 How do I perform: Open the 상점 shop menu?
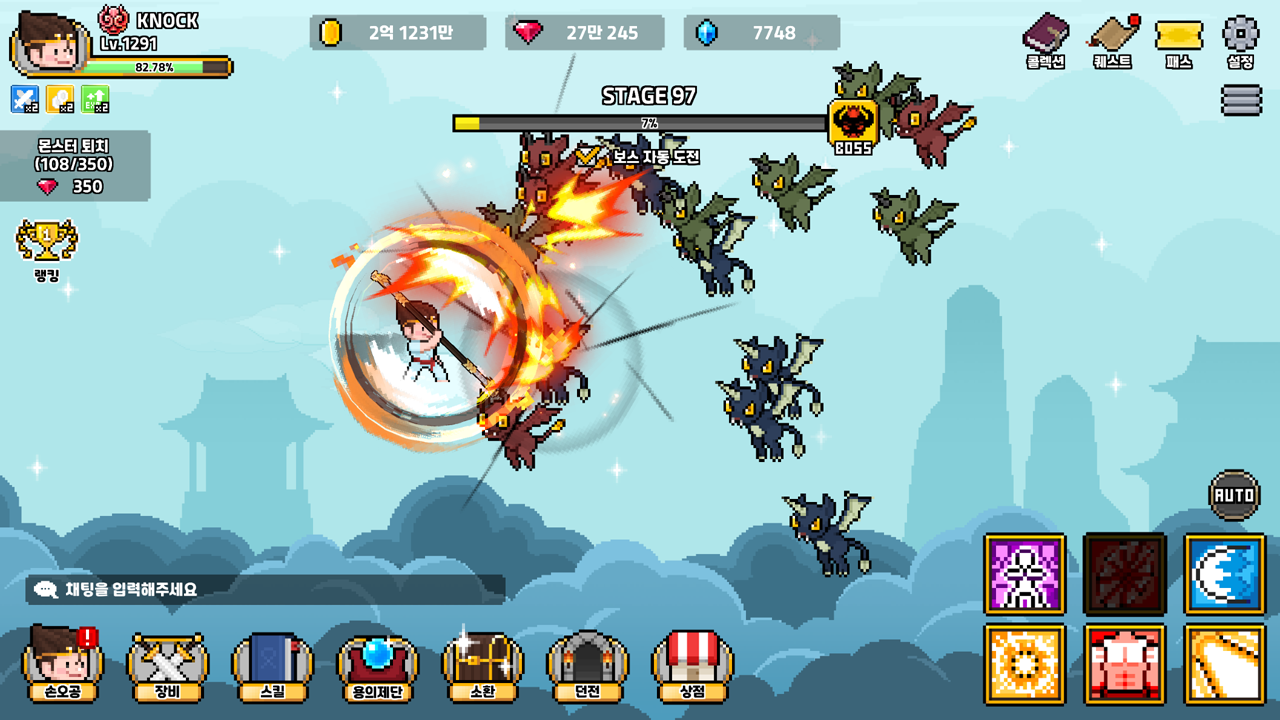tap(692, 665)
